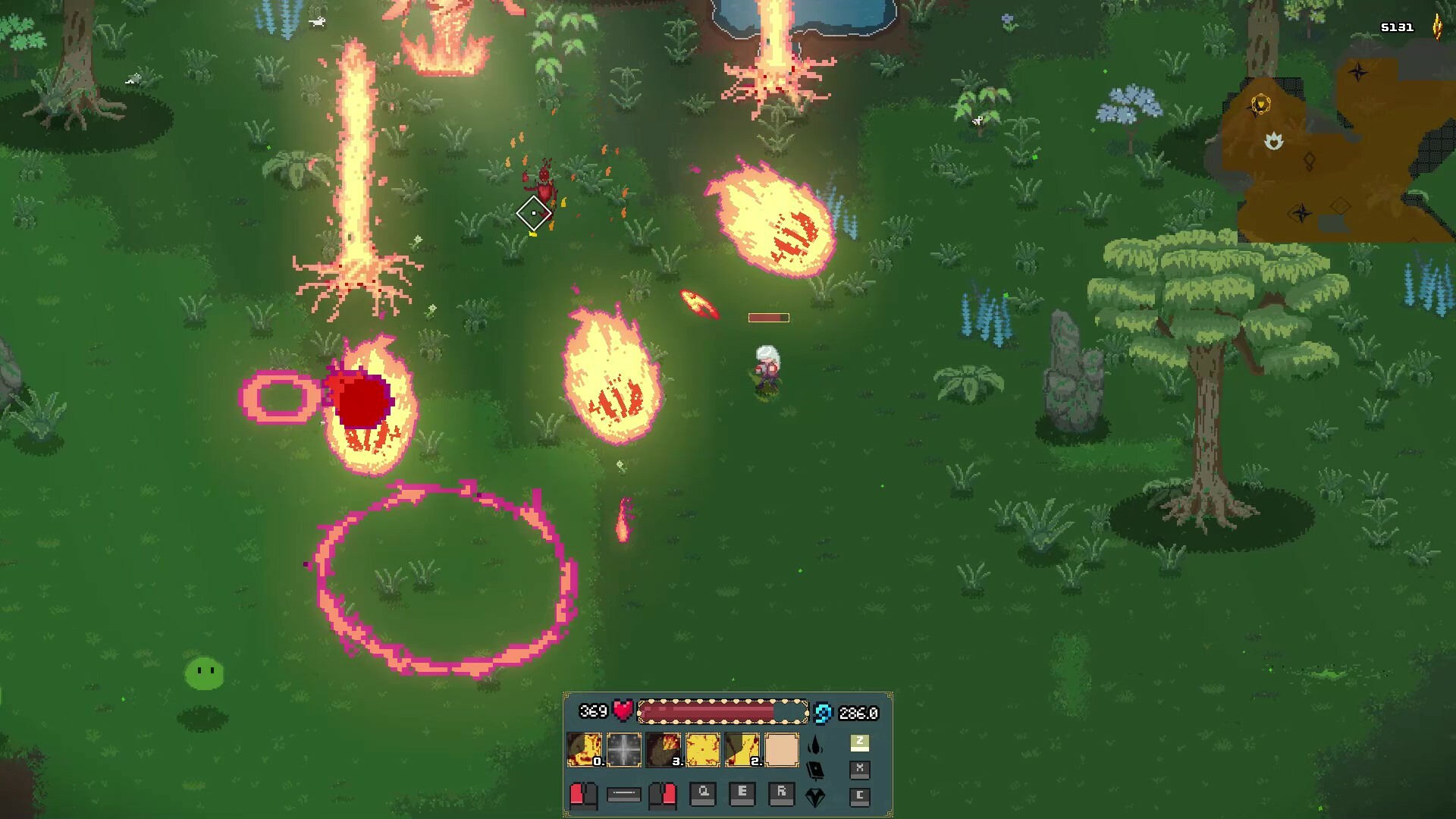This screenshot has width=1456, height=819.
Task: Select the blue mana crystal icon
Action: [x=821, y=713]
